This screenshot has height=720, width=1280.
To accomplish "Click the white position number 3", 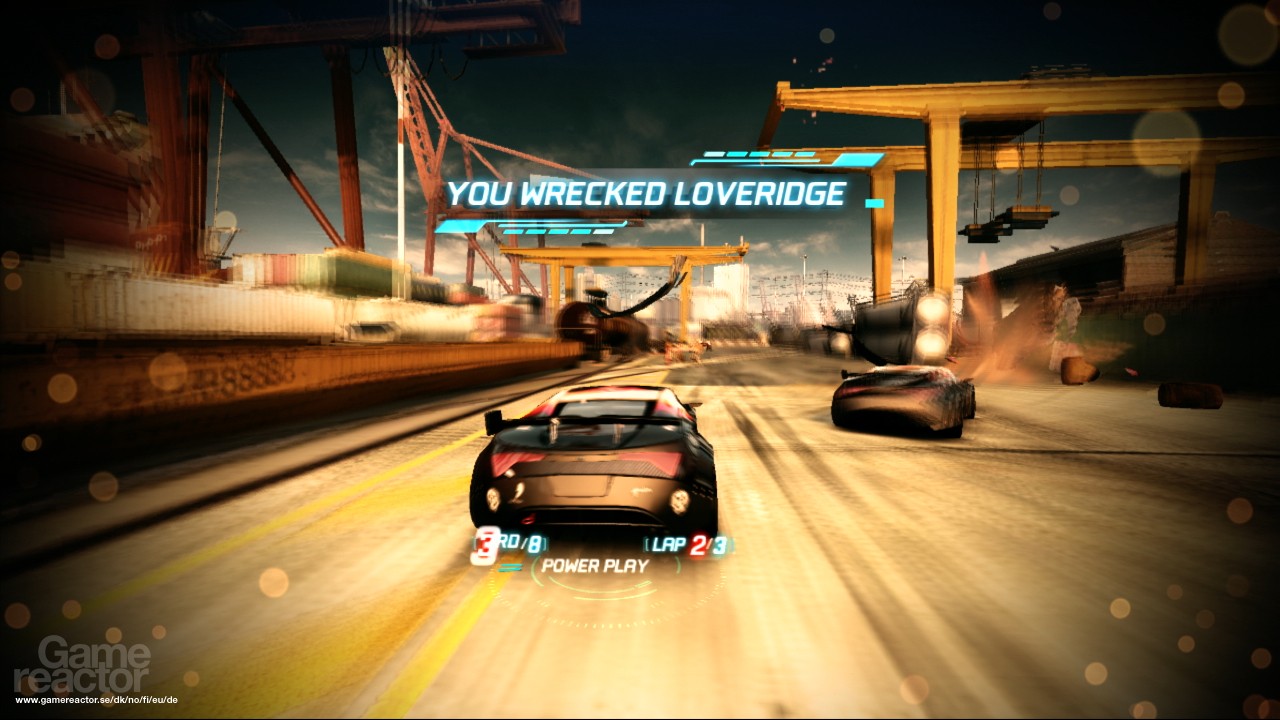I will click(486, 543).
